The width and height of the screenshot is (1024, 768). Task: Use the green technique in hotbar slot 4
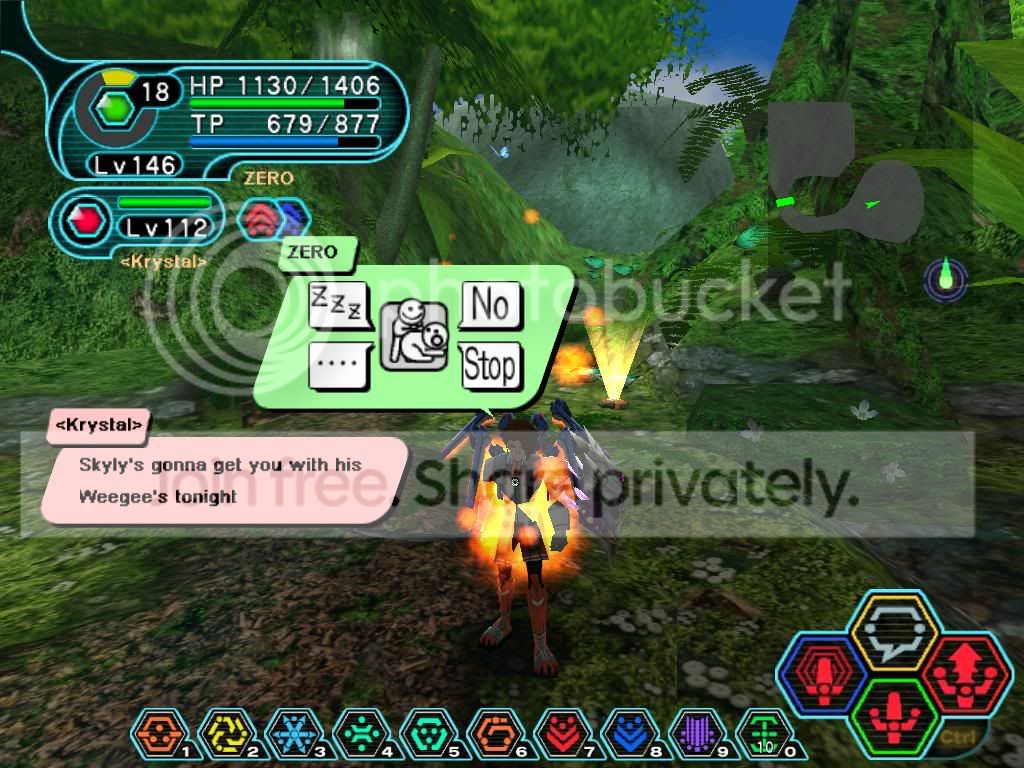point(356,736)
